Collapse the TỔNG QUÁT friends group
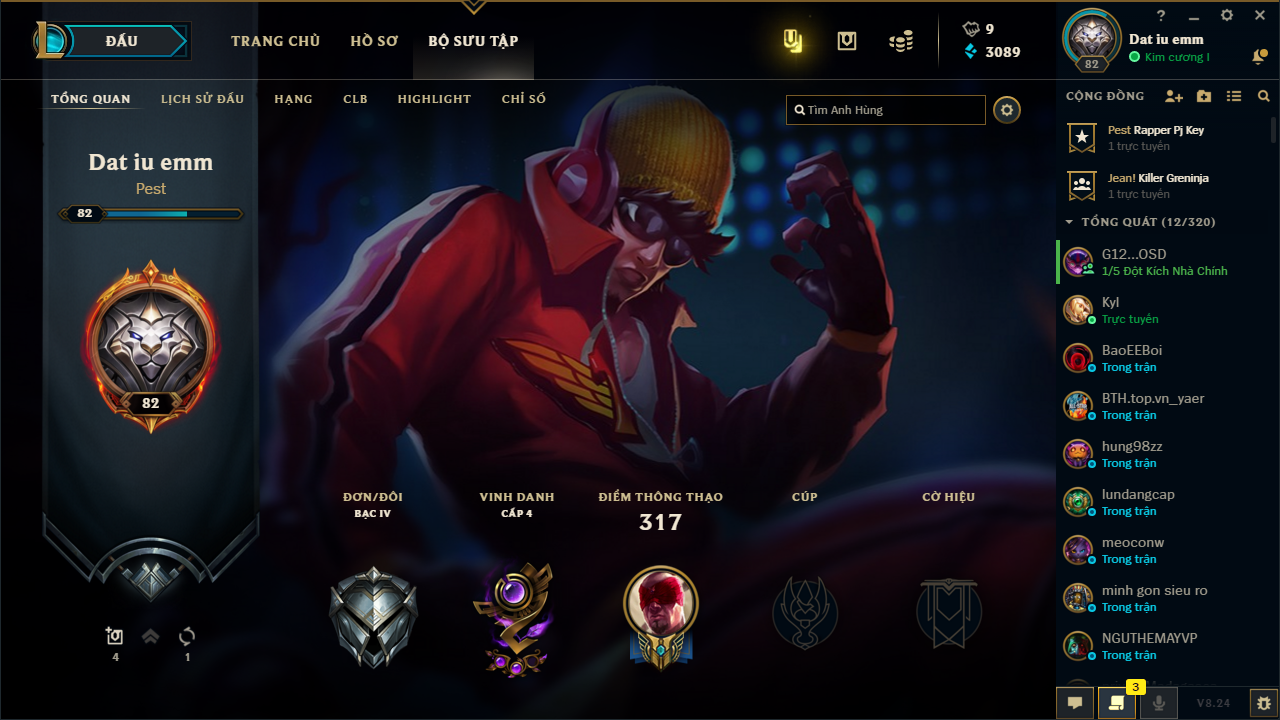This screenshot has height=720, width=1280. [1069, 222]
